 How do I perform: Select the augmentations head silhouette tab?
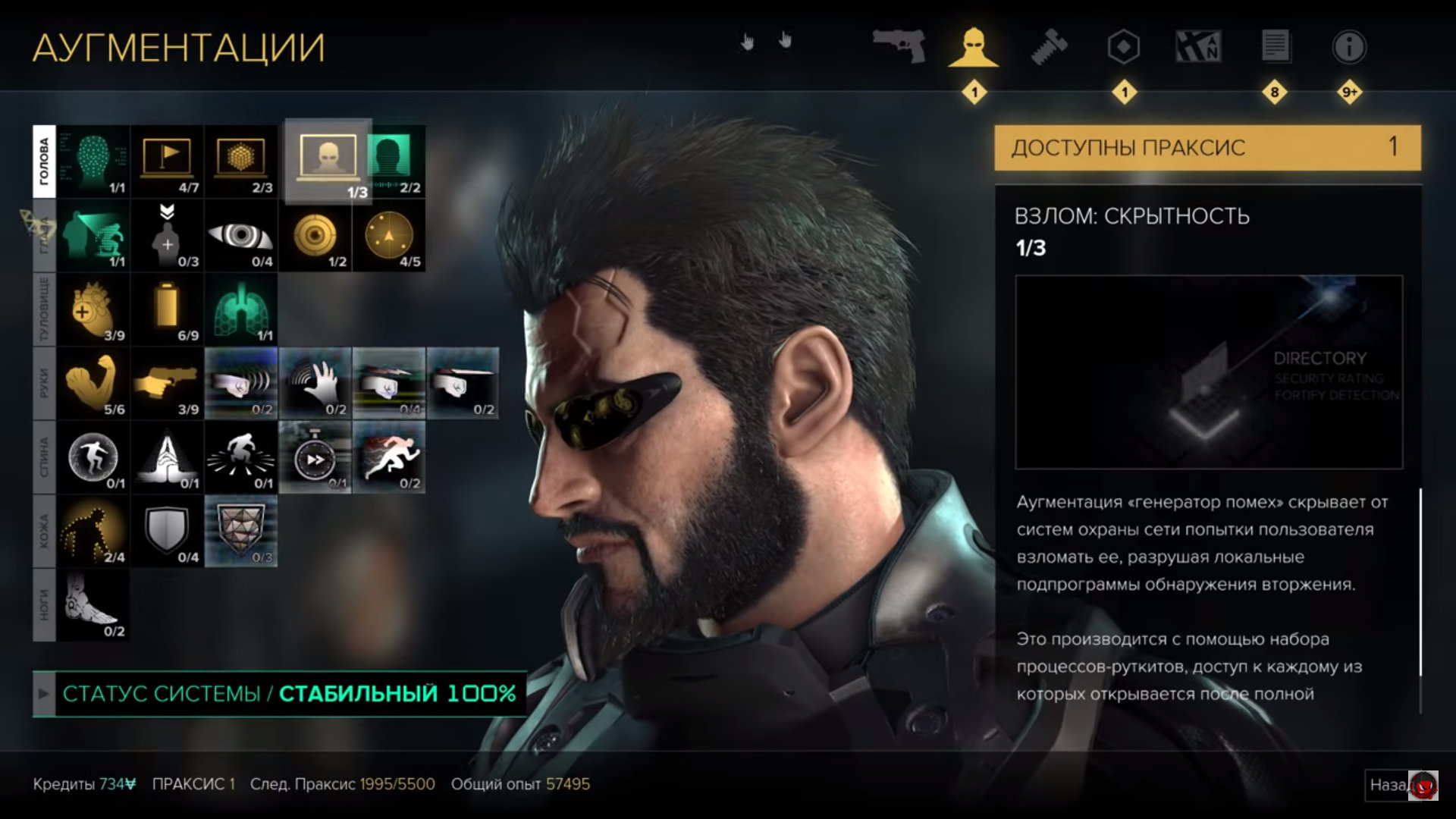(x=974, y=47)
